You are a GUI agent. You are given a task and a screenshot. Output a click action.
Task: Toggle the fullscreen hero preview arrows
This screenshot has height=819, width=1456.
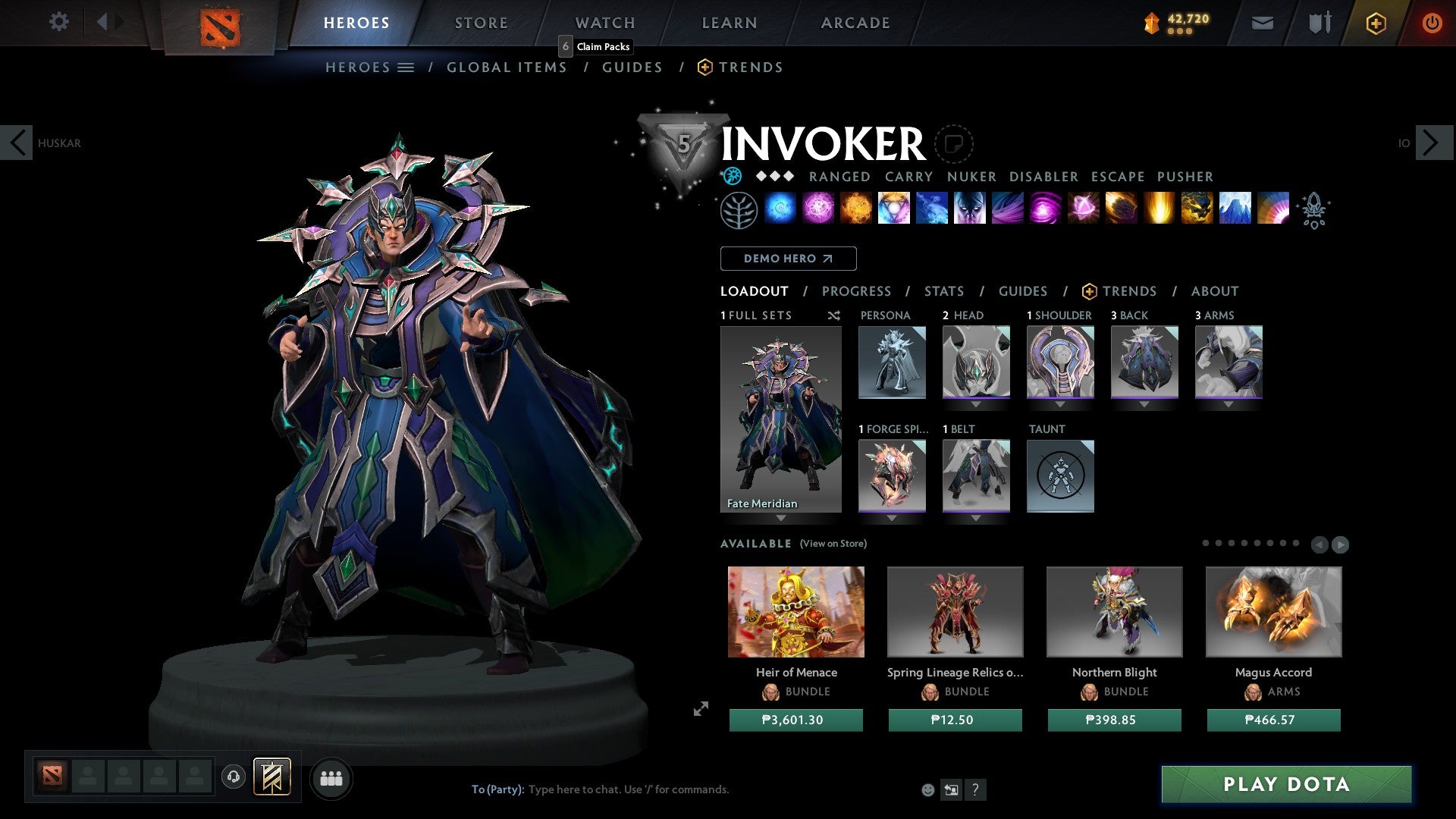(x=701, y=709)
